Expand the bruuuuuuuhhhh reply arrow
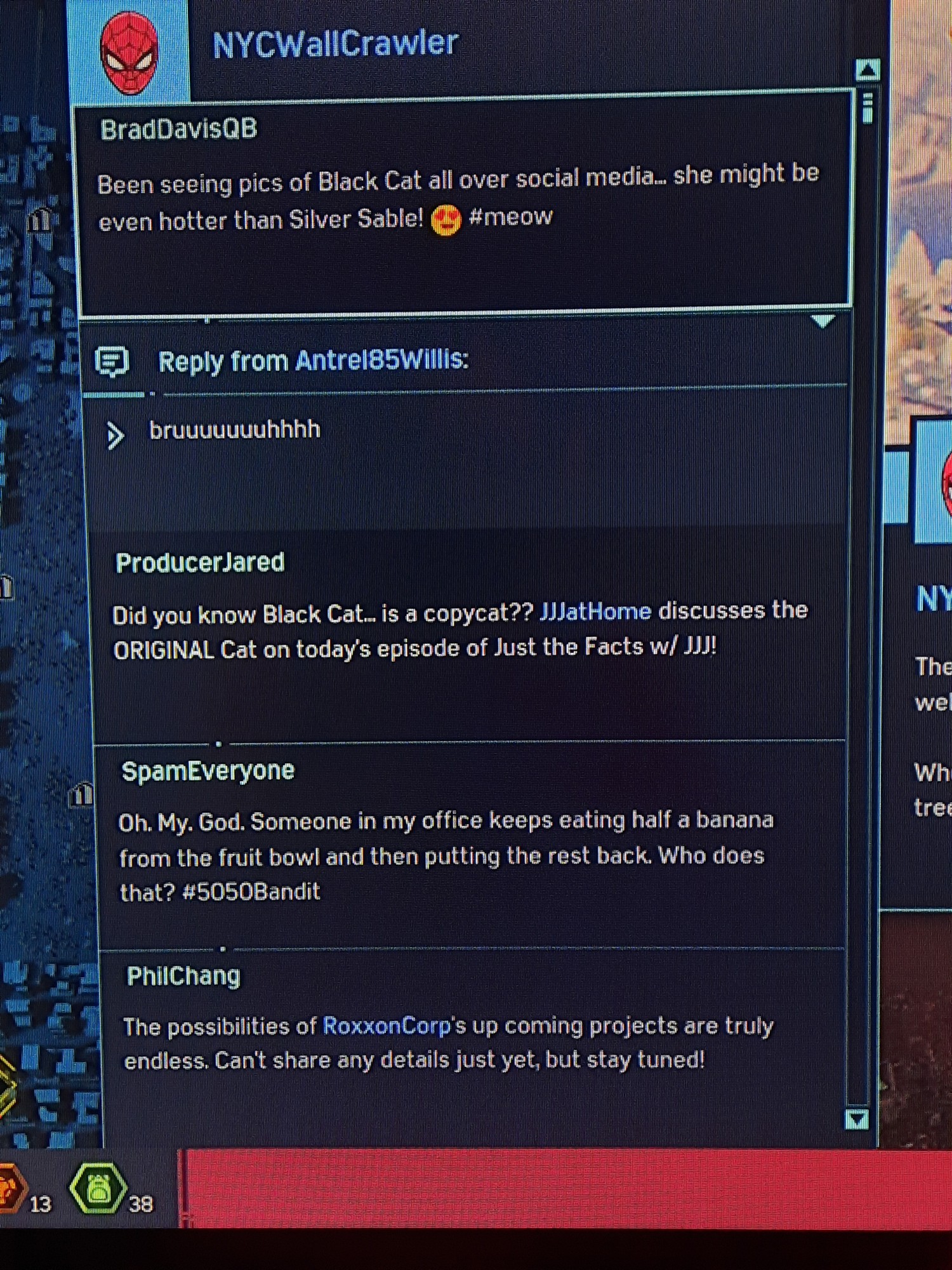Image resolution: width=952 pixels, height=1270 pixels. tap(115, 436)
